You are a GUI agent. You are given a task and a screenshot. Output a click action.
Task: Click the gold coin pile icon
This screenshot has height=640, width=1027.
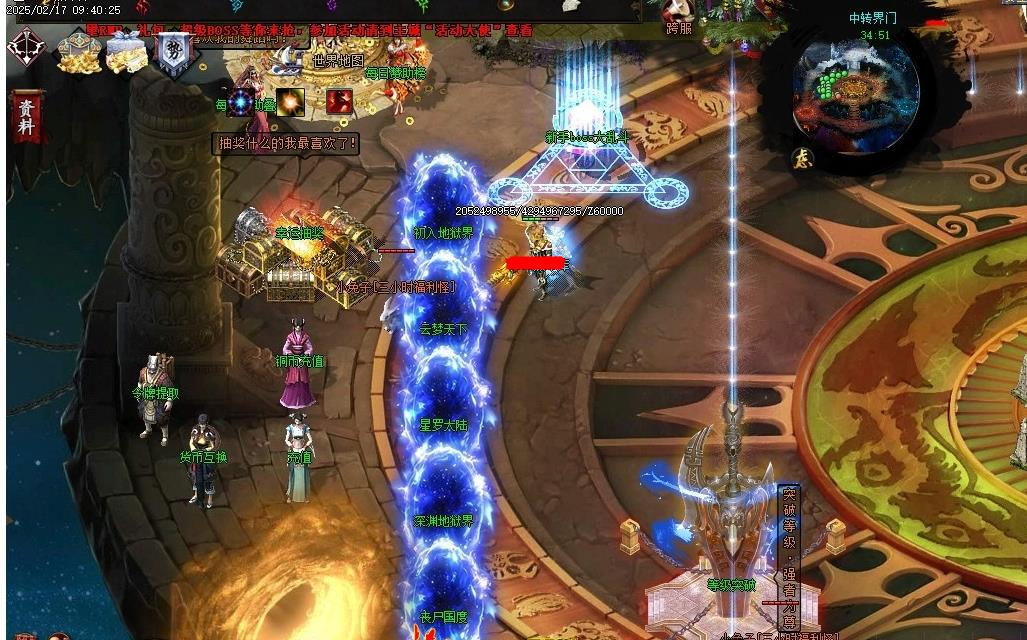75,50
